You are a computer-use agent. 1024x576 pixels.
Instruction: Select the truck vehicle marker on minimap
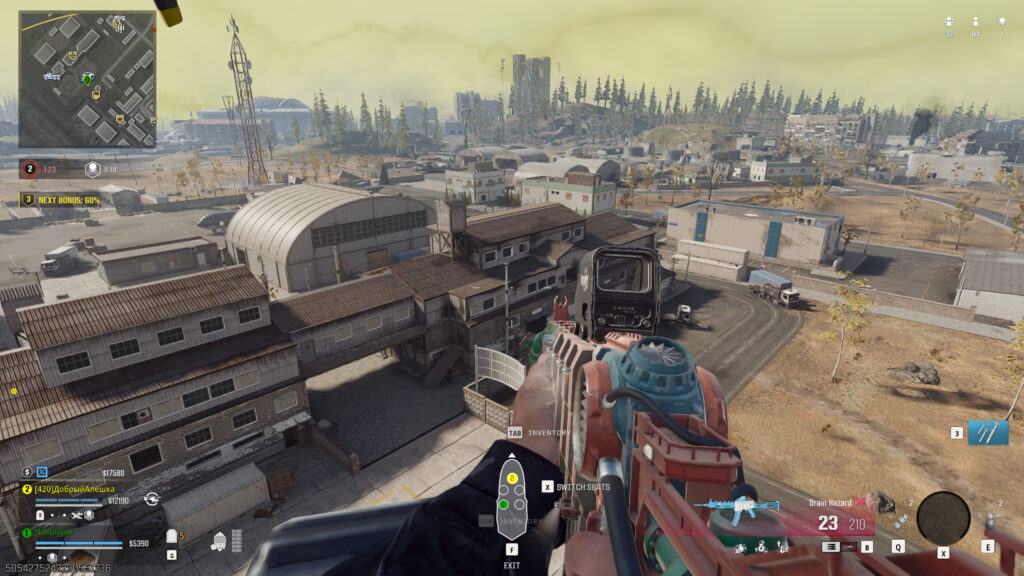pos(51,75)
